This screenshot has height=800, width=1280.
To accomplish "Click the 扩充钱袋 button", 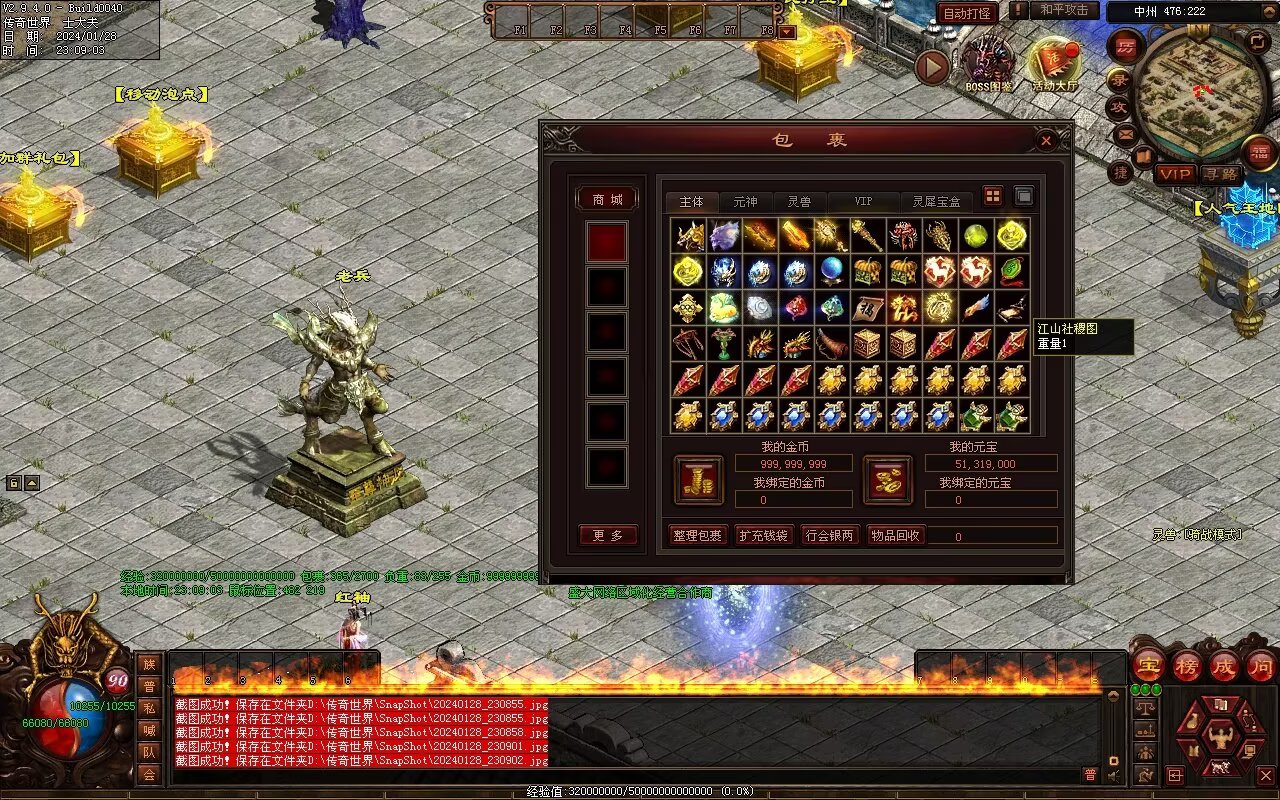I will click(x=763, y=535).
